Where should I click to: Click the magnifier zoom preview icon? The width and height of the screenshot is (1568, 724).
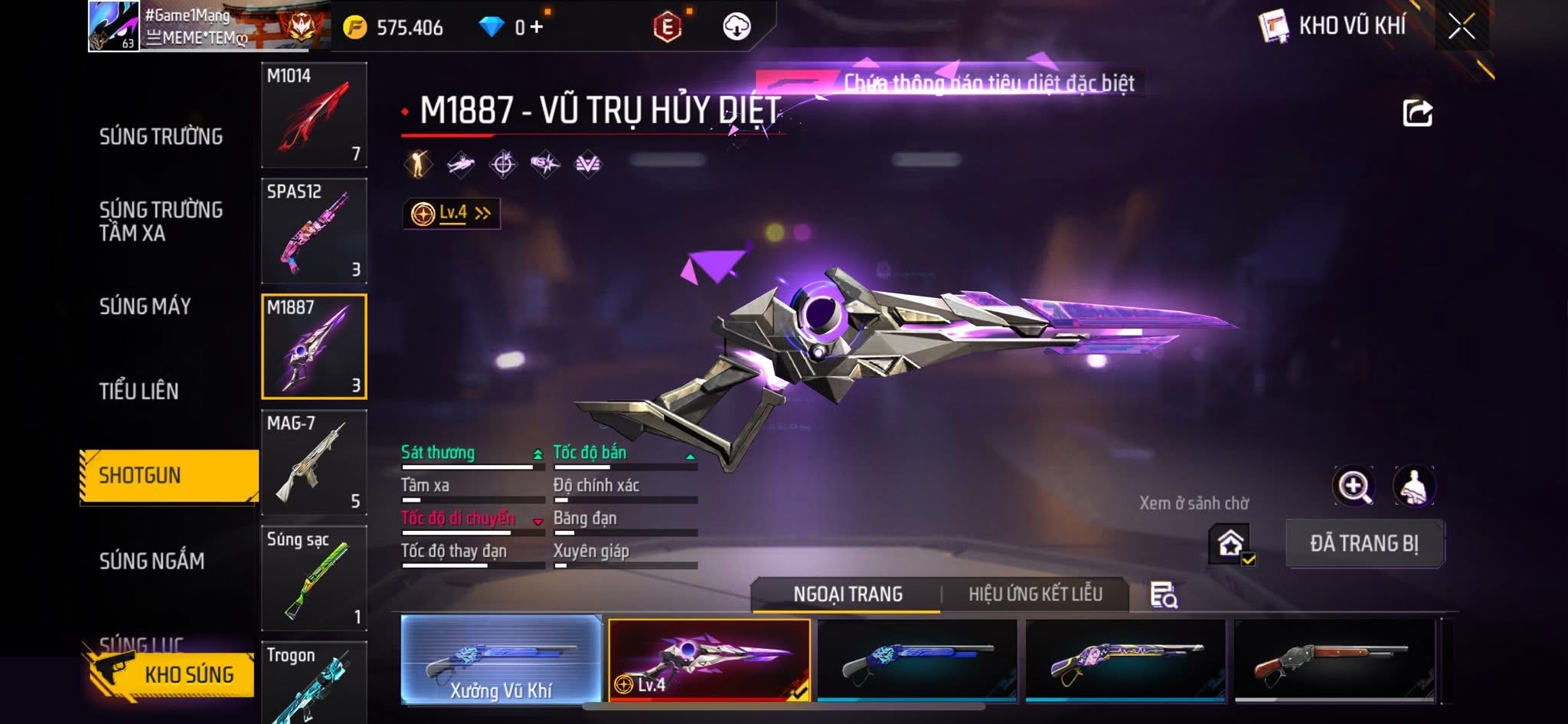tap(1354, 486)
